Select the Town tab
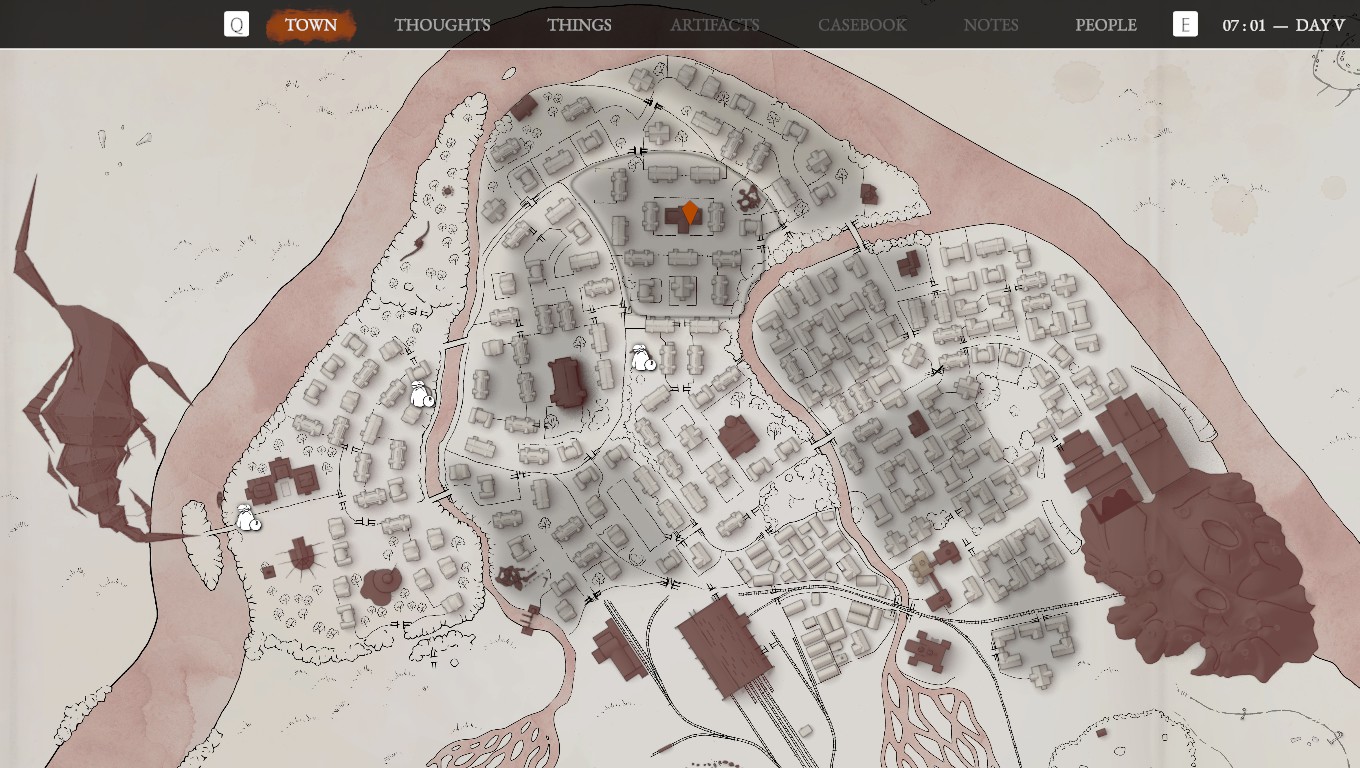 coord(311,25)
